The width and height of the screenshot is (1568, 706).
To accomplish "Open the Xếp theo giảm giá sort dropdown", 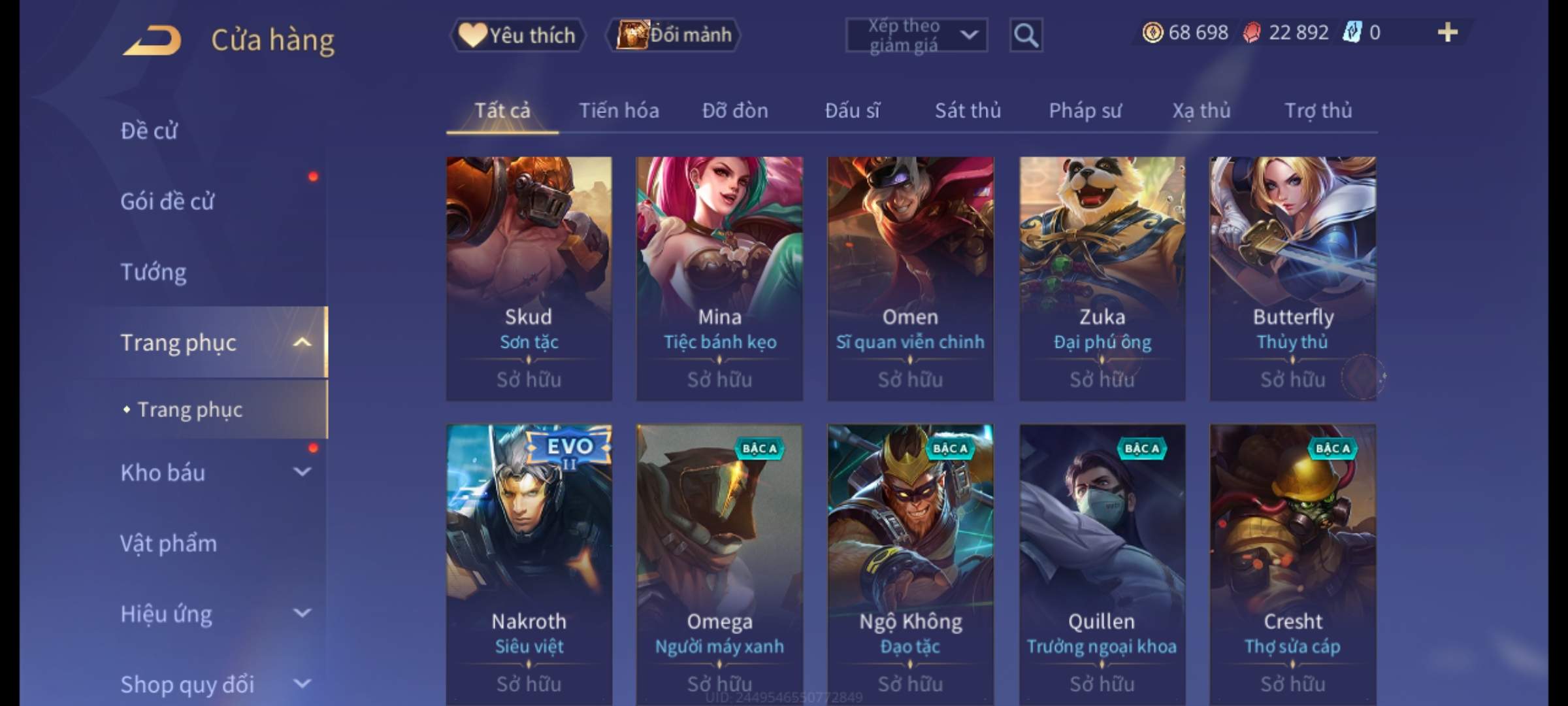I will (x=916, y=35).
